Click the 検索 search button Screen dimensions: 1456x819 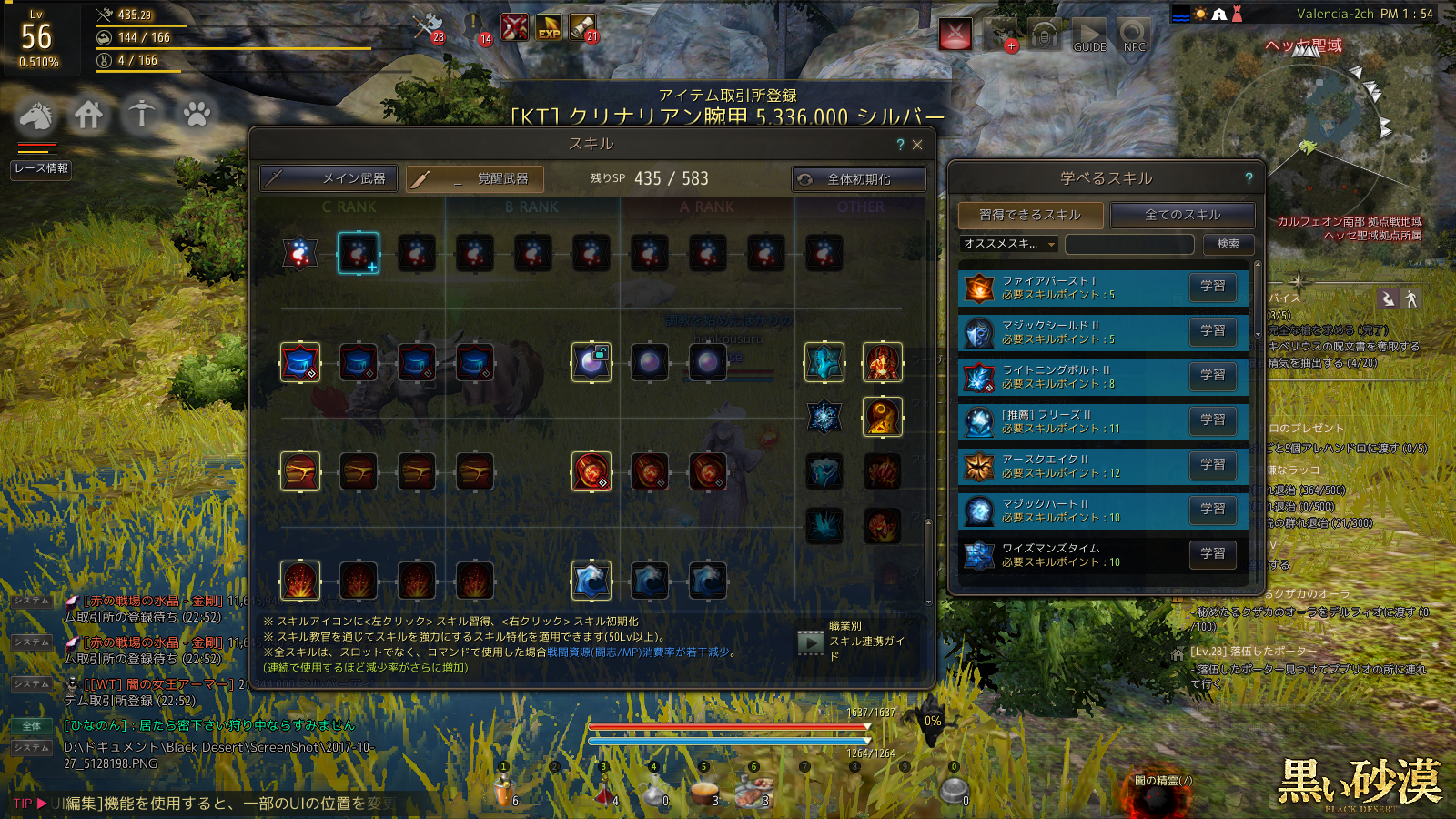[1228, 244]
